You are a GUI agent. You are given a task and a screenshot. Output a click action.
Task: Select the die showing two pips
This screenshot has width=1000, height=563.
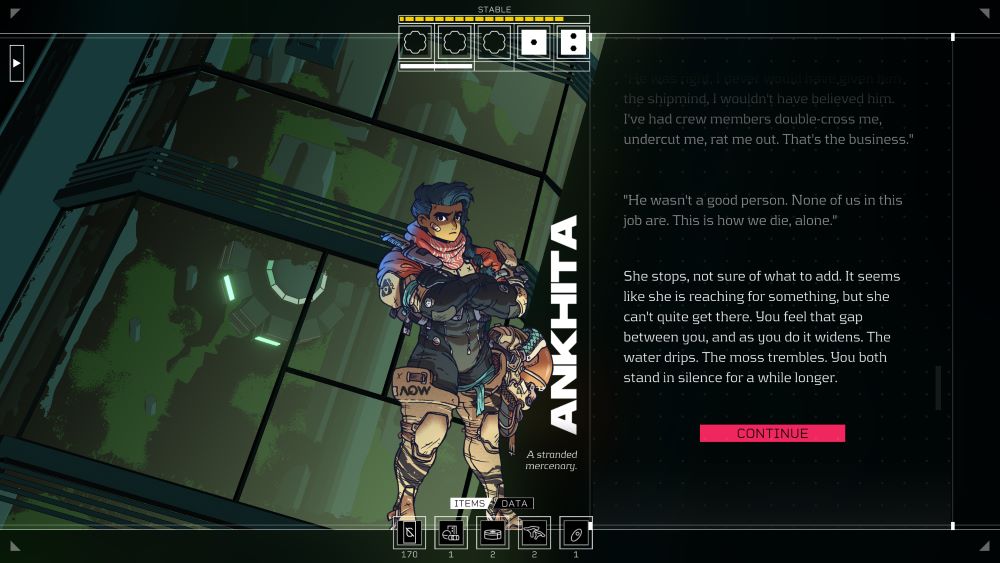point(572,42)
